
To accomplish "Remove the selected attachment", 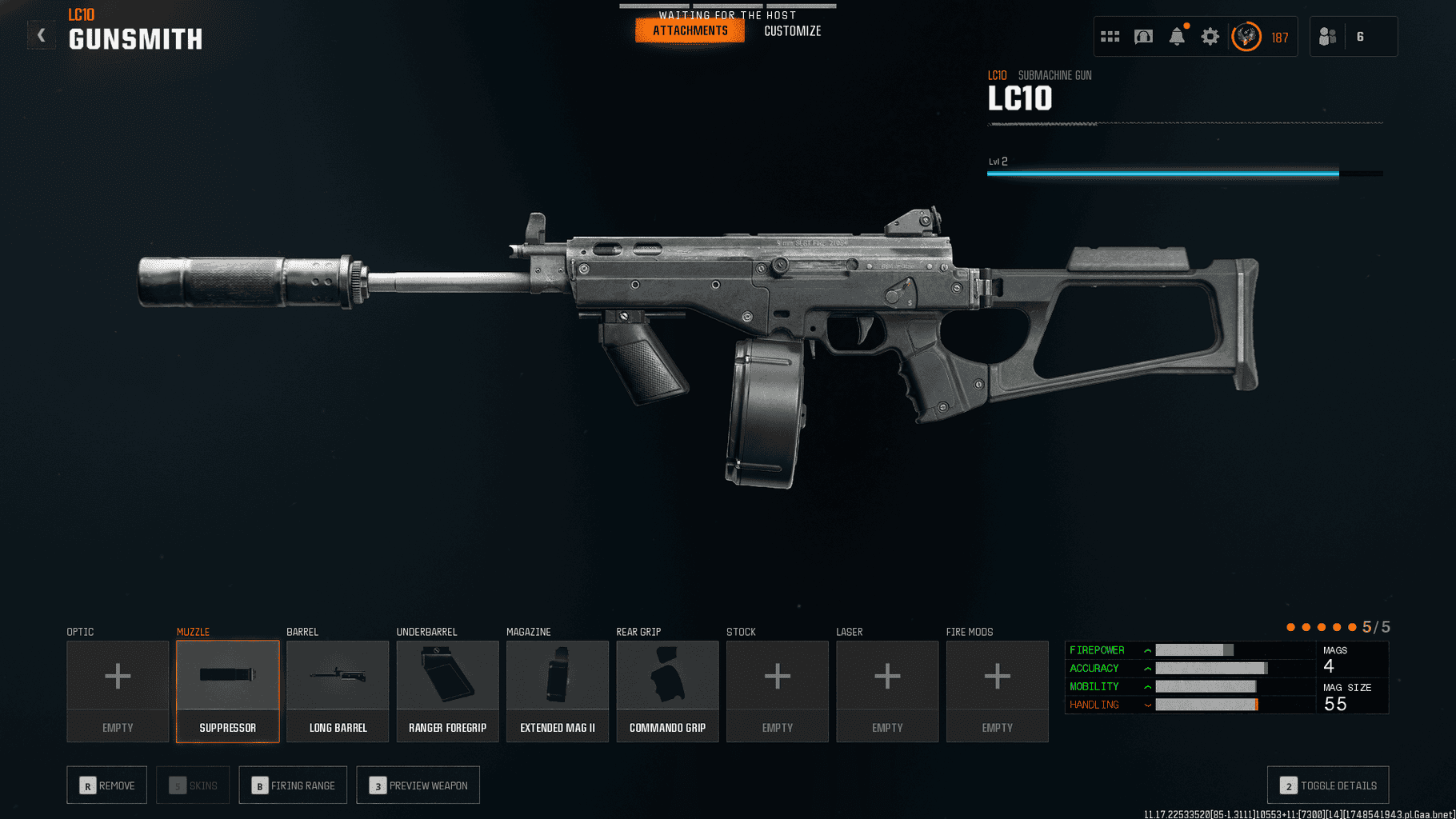I will coord(106,785).
